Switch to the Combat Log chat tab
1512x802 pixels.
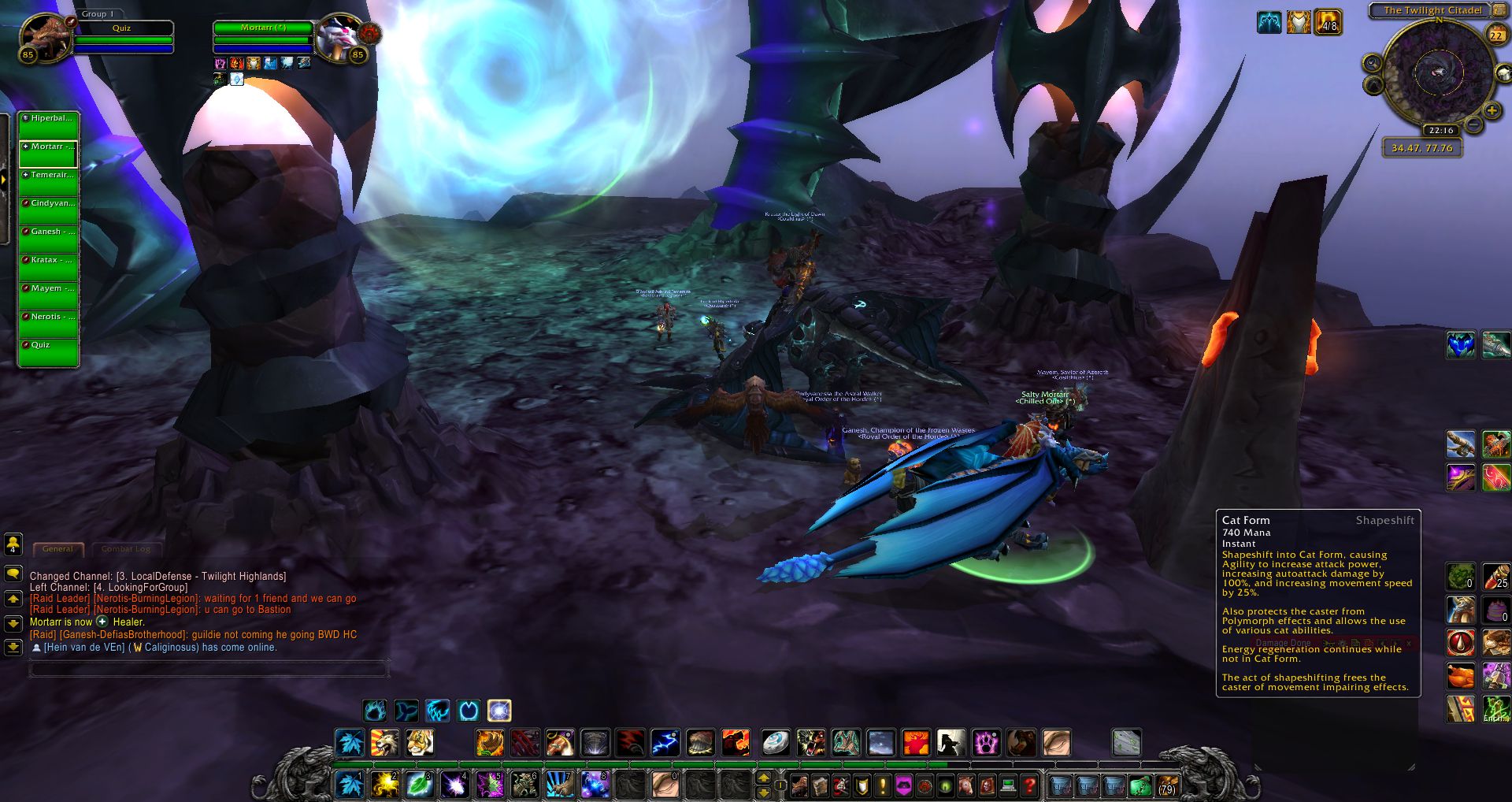click(x=125, y=549)
